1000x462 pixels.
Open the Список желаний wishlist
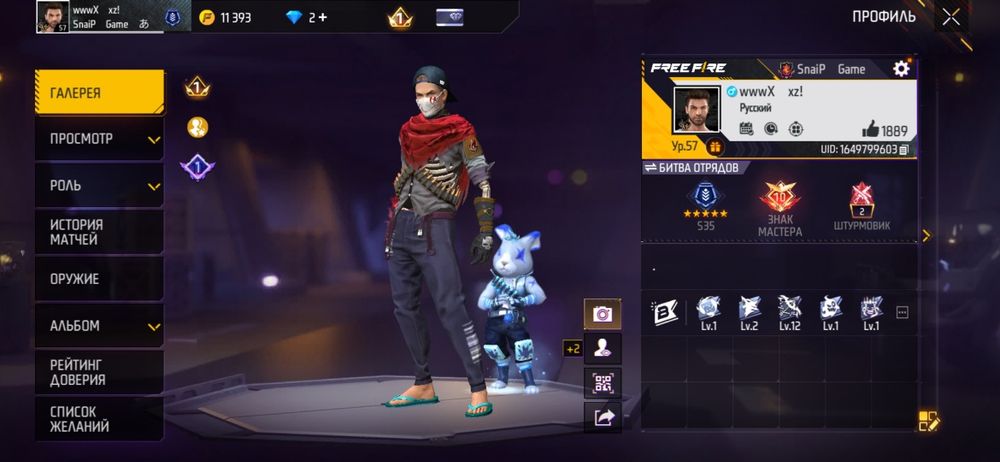click(x=99, y=418)
